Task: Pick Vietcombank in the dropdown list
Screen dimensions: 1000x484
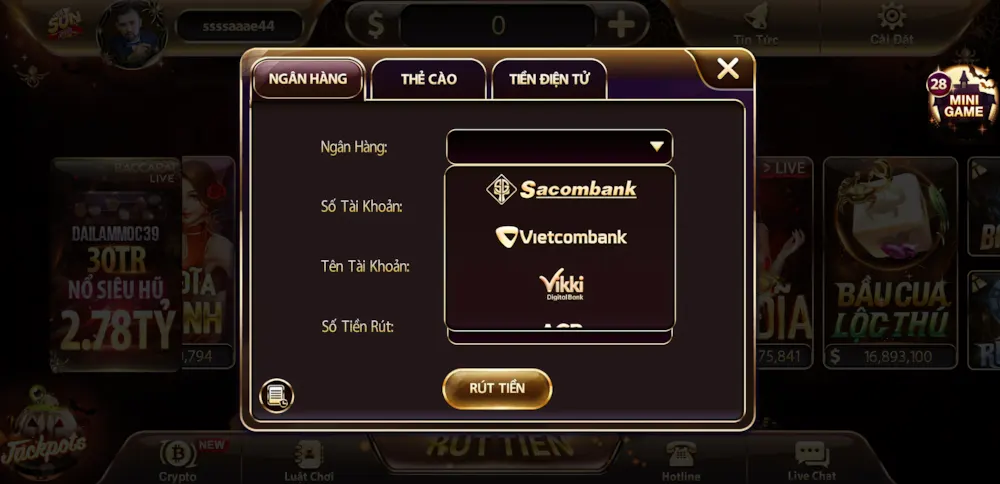Action: (560, 237)
